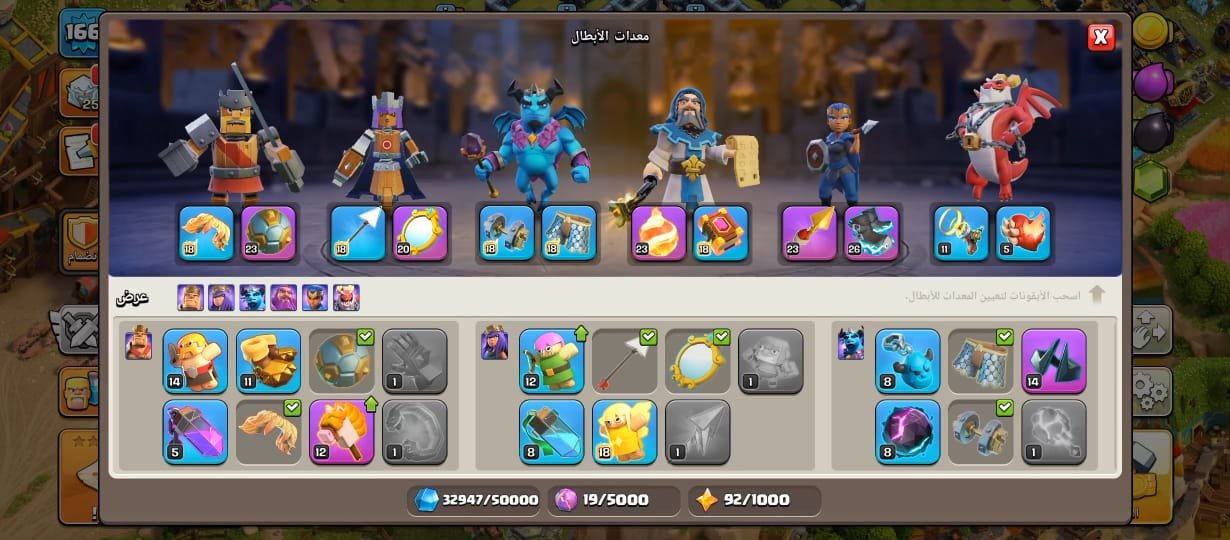Select the purple Dark Crown equipment
This screenshot has height=540, width=1230.
pyautogui.click(x=1053, y=360)
